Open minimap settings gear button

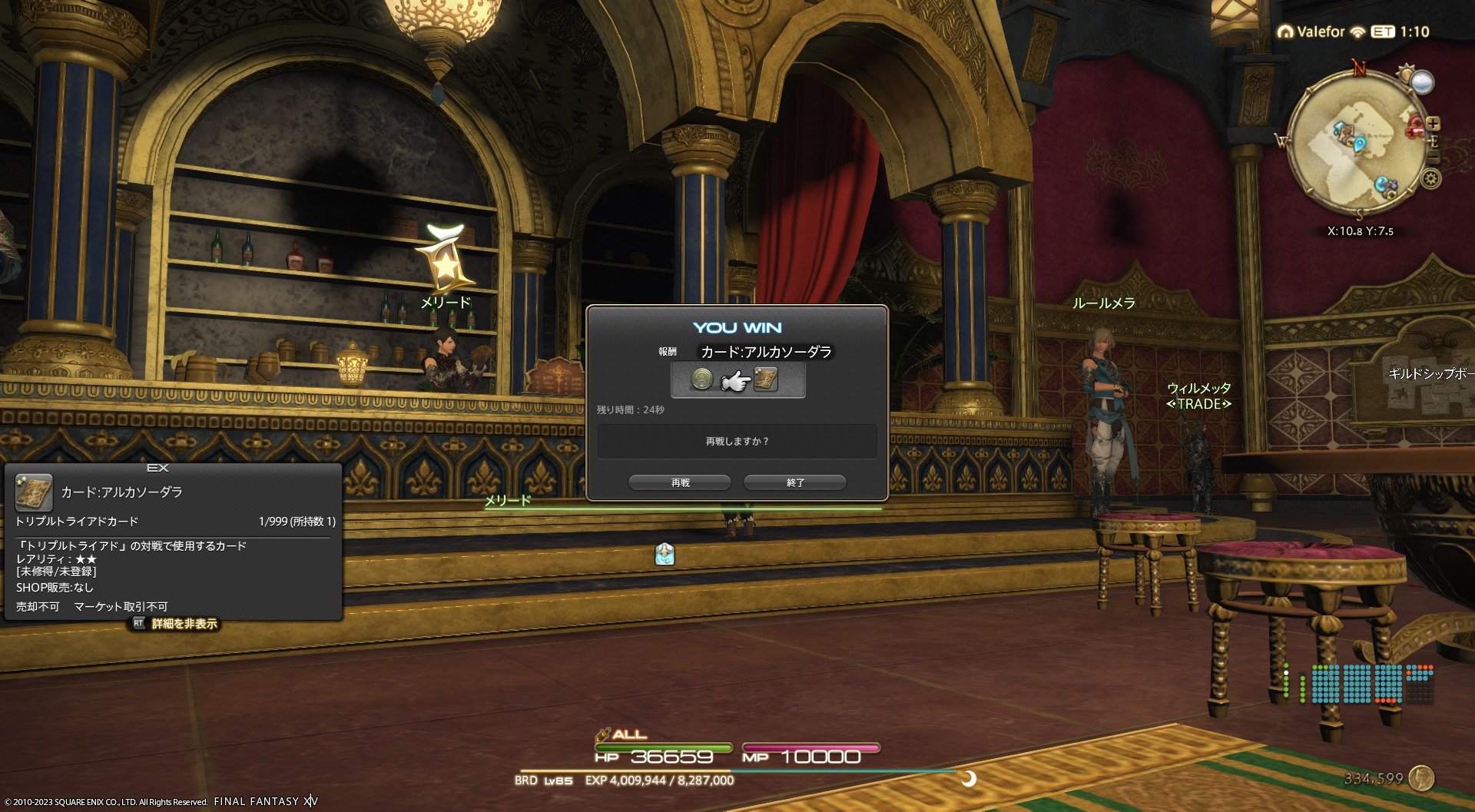[1430, 180]
